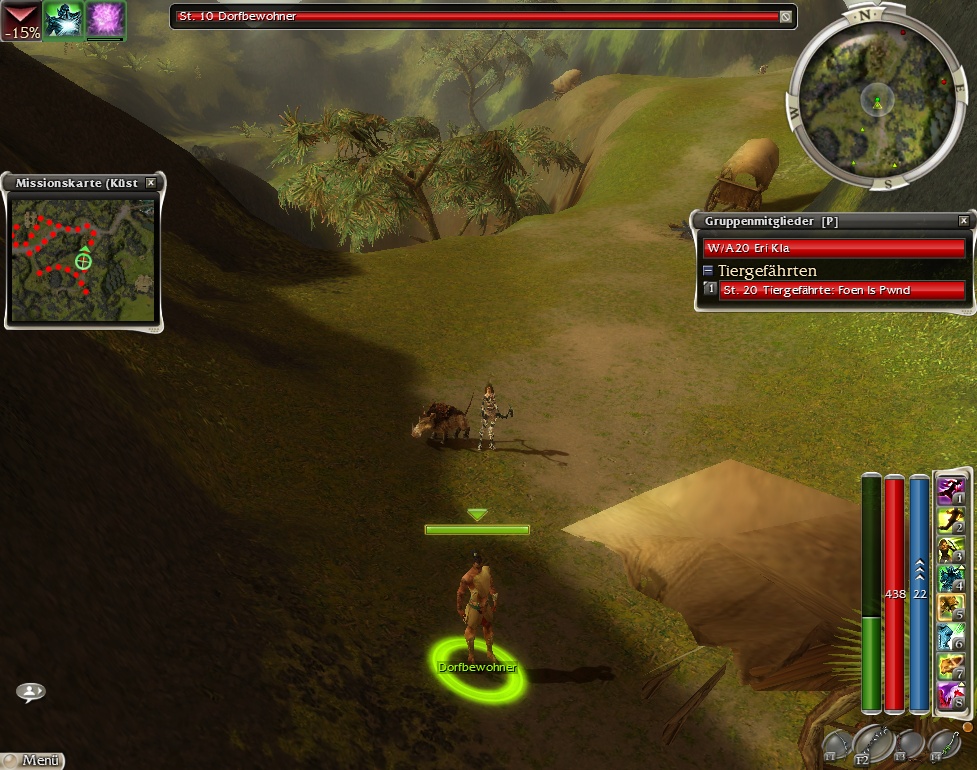The height and width of the screenshot is (770, 977).
Task: Activate skill 8 purple and red icon
Action: point(952,694)
